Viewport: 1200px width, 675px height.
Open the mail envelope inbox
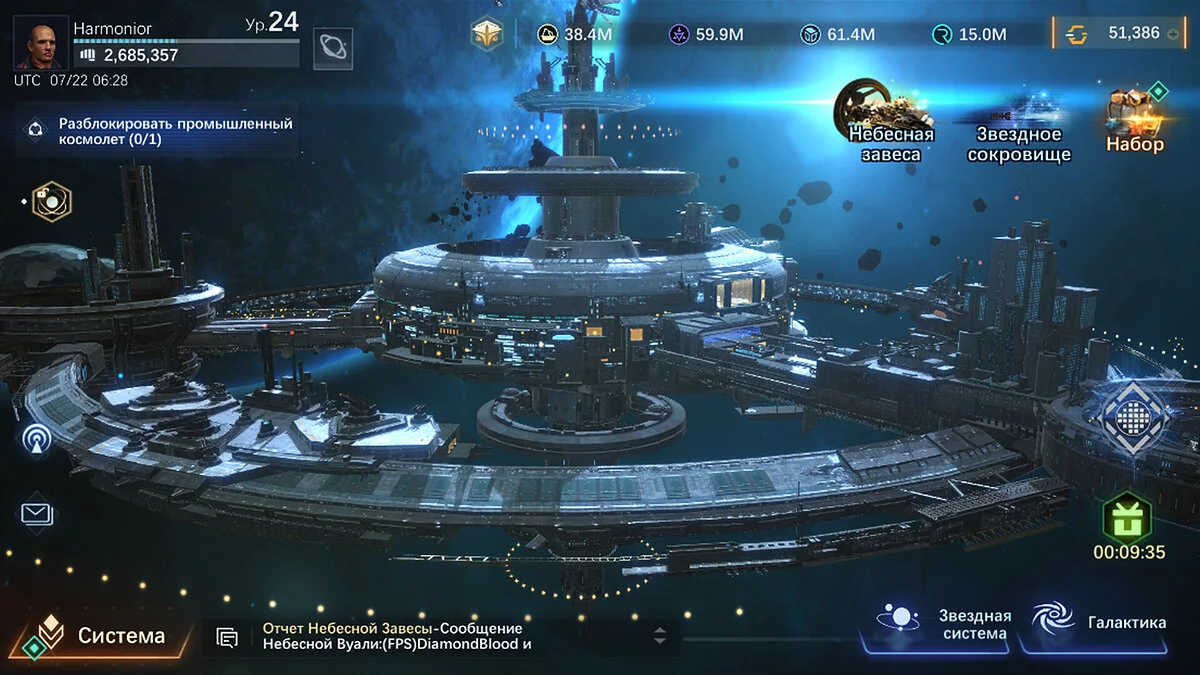[x=38, y=513]
